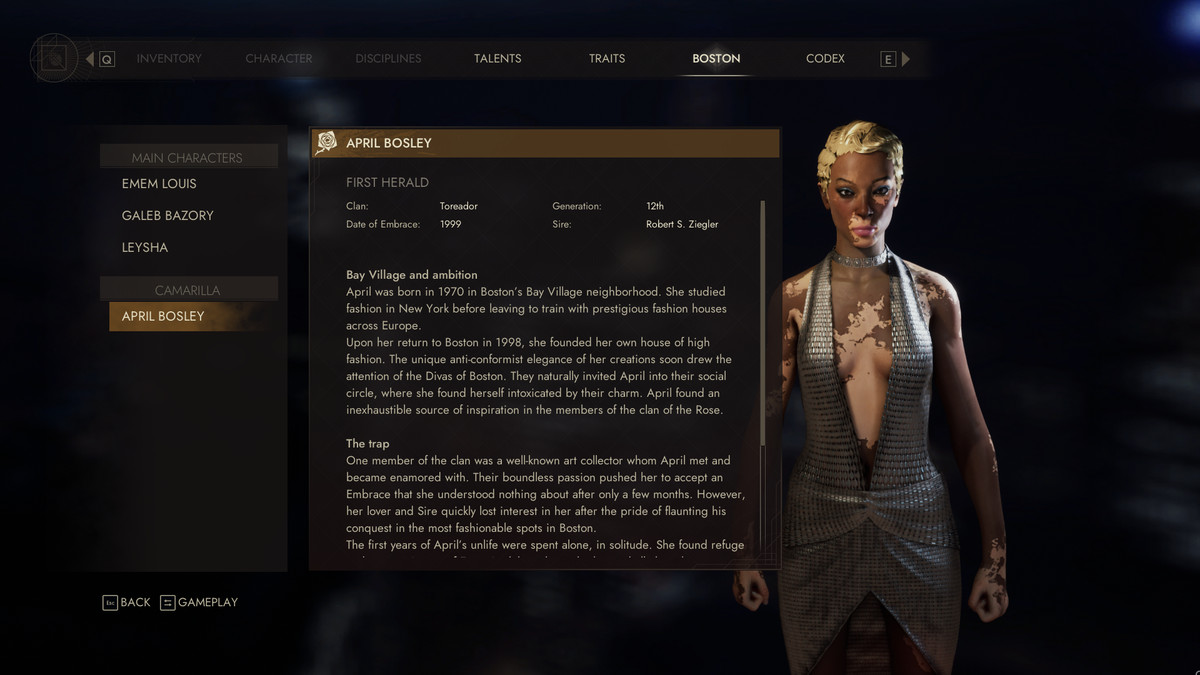Viewport: 1200px width, 675px height.
Task: Open the Codex tab
Action: click(825, 59)
